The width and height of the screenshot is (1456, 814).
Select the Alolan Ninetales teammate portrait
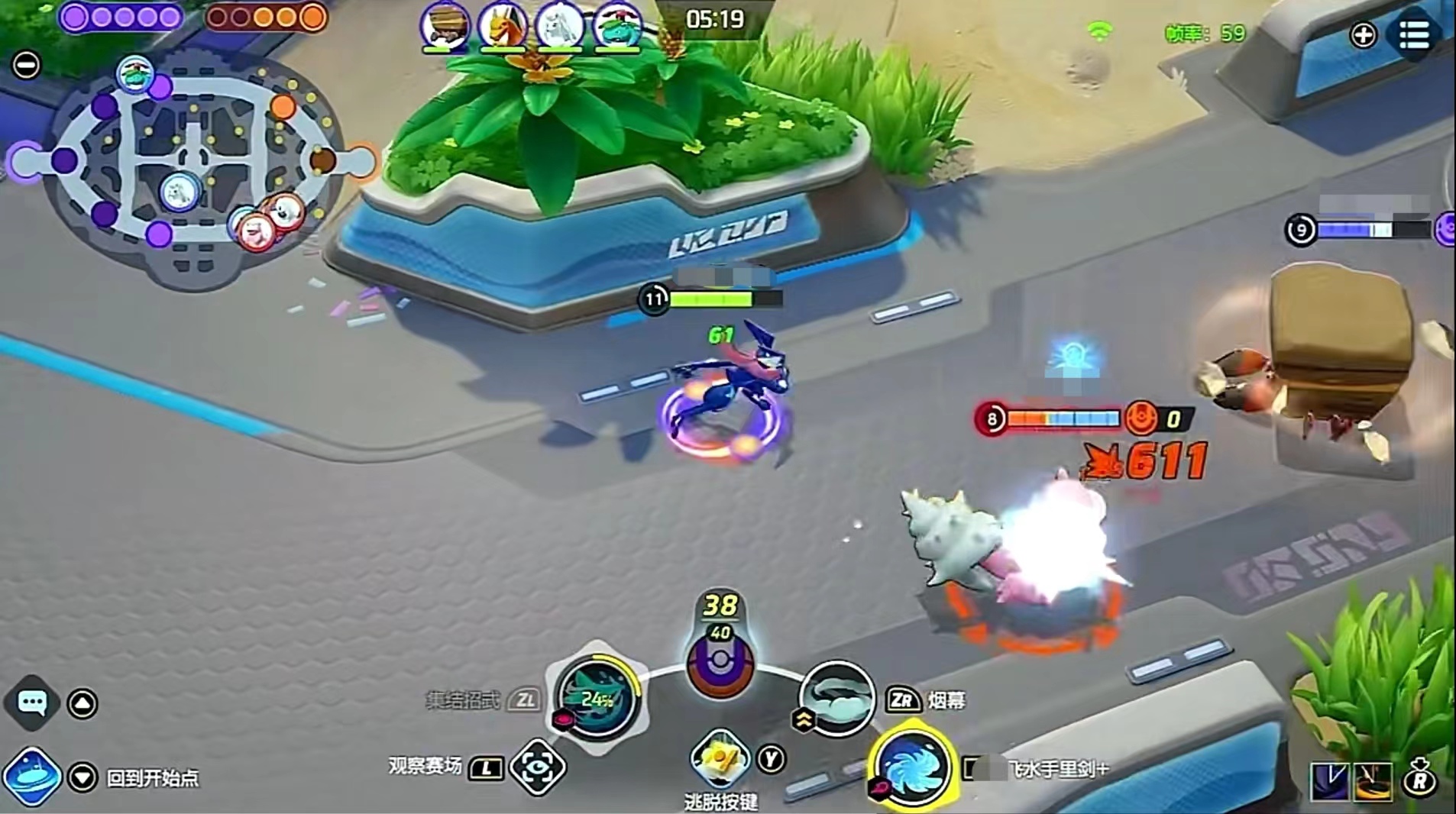pos(559,26)
